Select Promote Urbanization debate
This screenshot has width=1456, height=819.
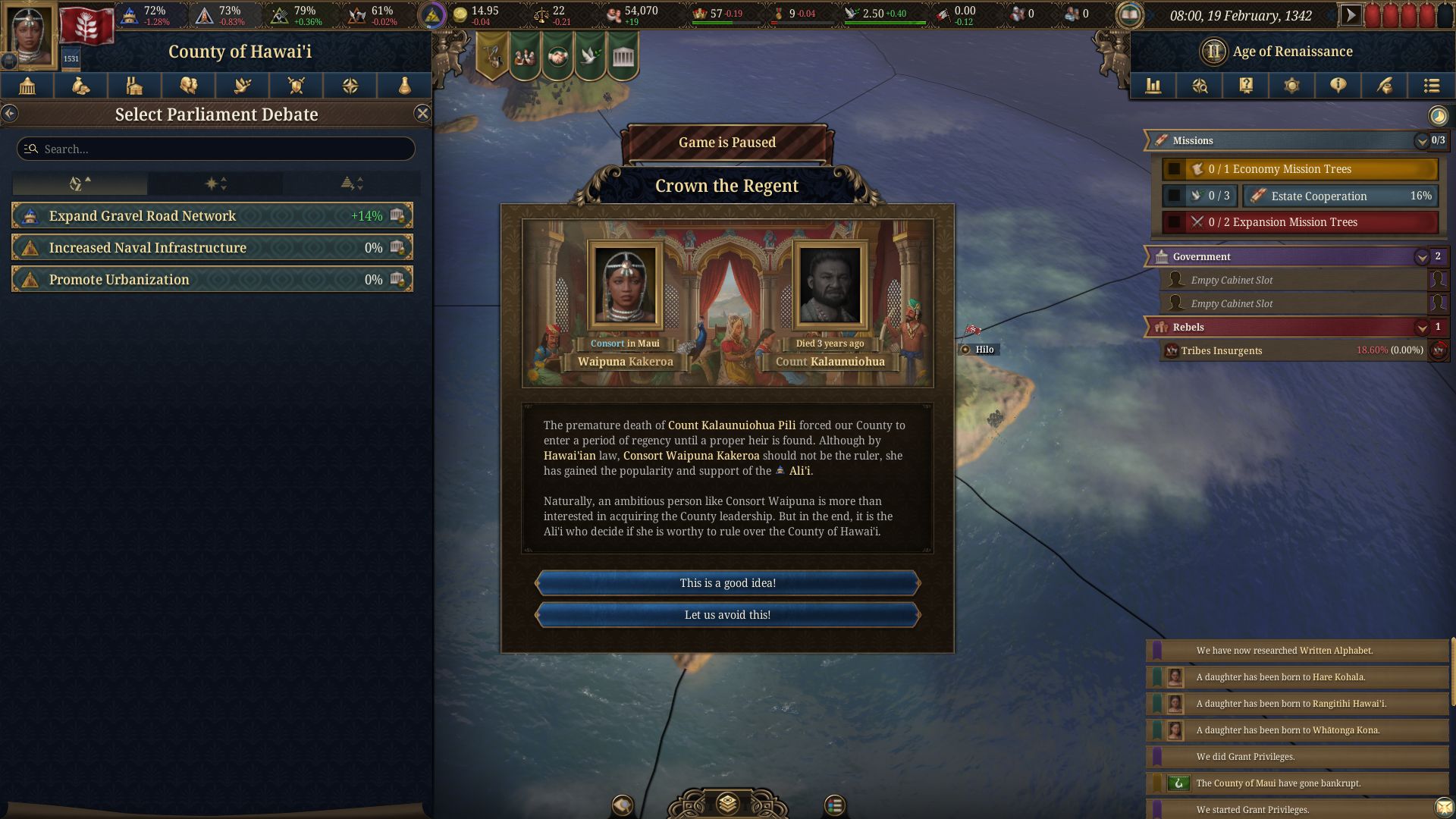pos(212,280)
